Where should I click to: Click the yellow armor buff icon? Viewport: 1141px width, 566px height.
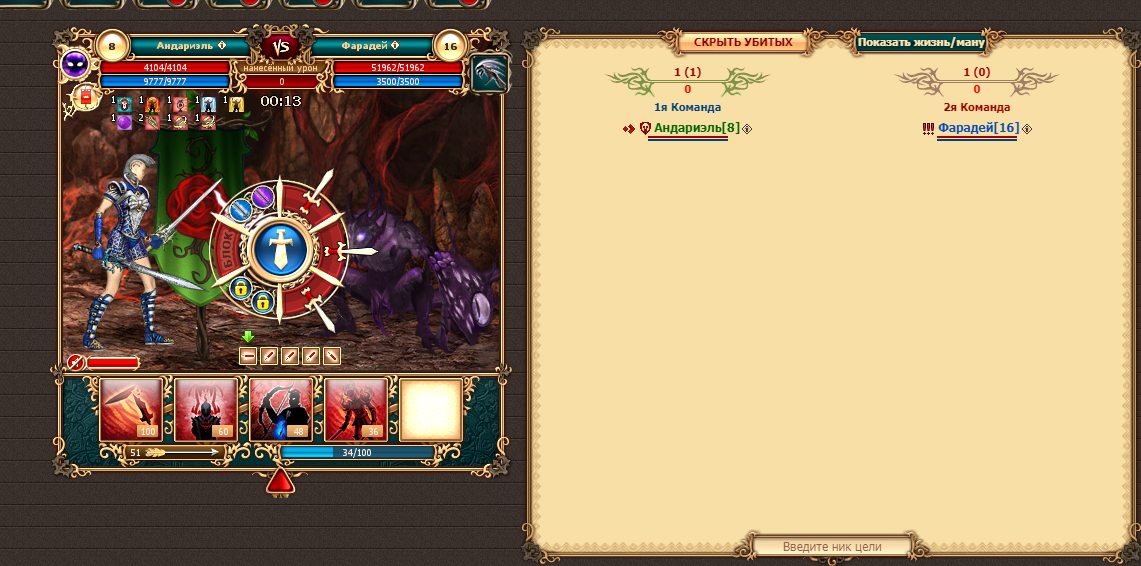coord(237,103)
